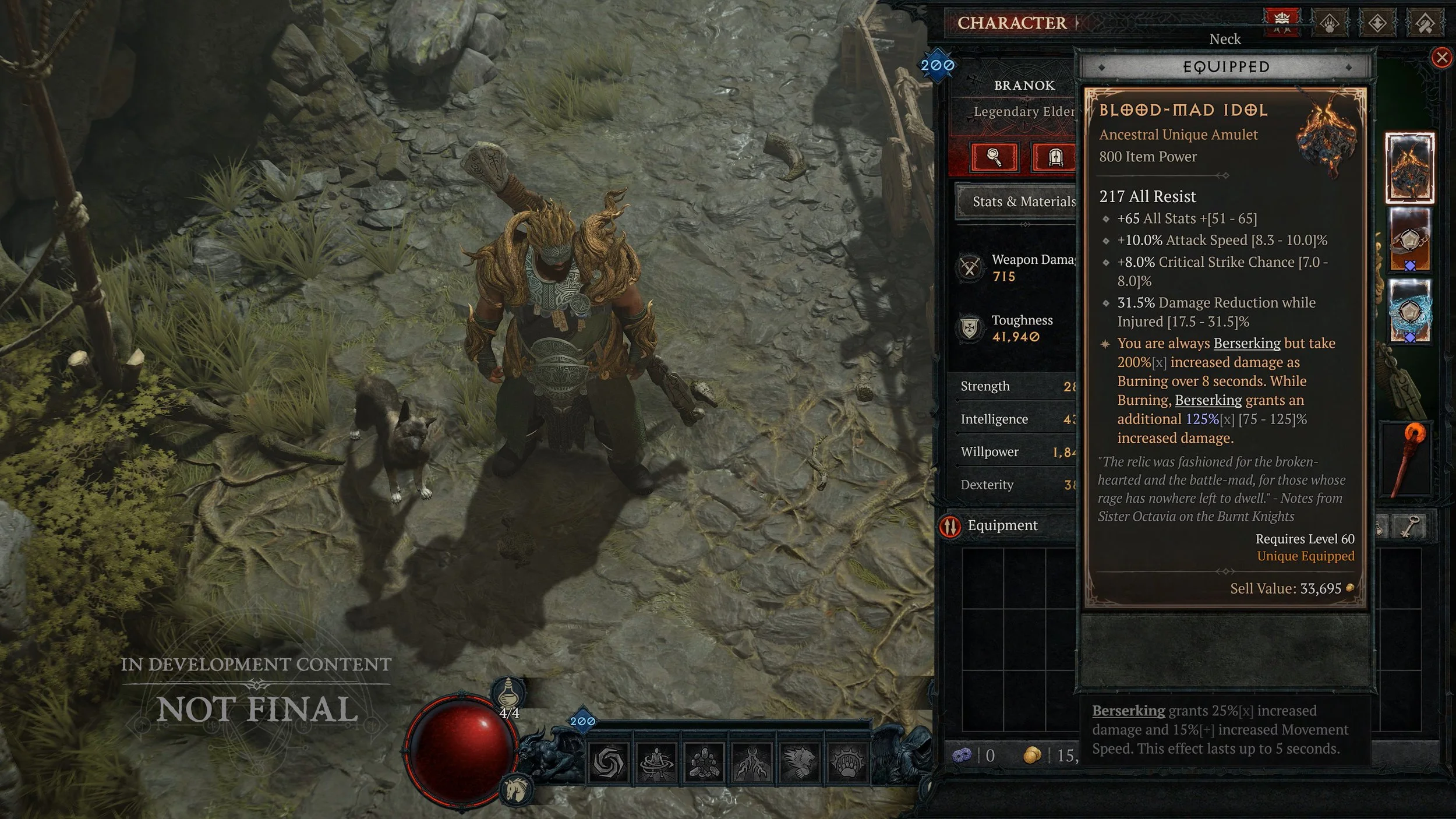The image size is (1456, 819).
Task: Activate the spiral swirl skill
Action: 608,762
